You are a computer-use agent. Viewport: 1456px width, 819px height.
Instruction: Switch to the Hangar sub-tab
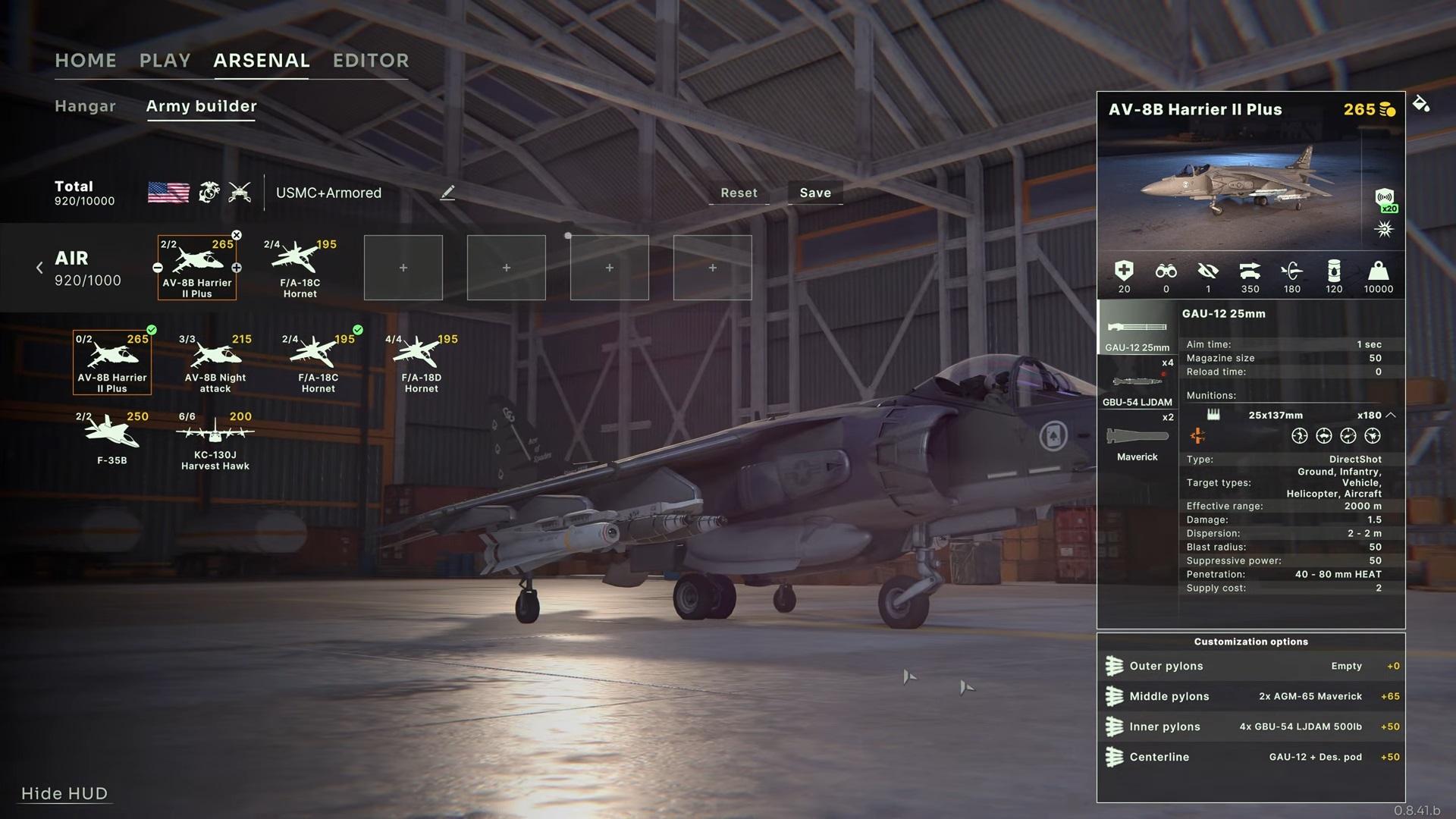tap(85, 106)
